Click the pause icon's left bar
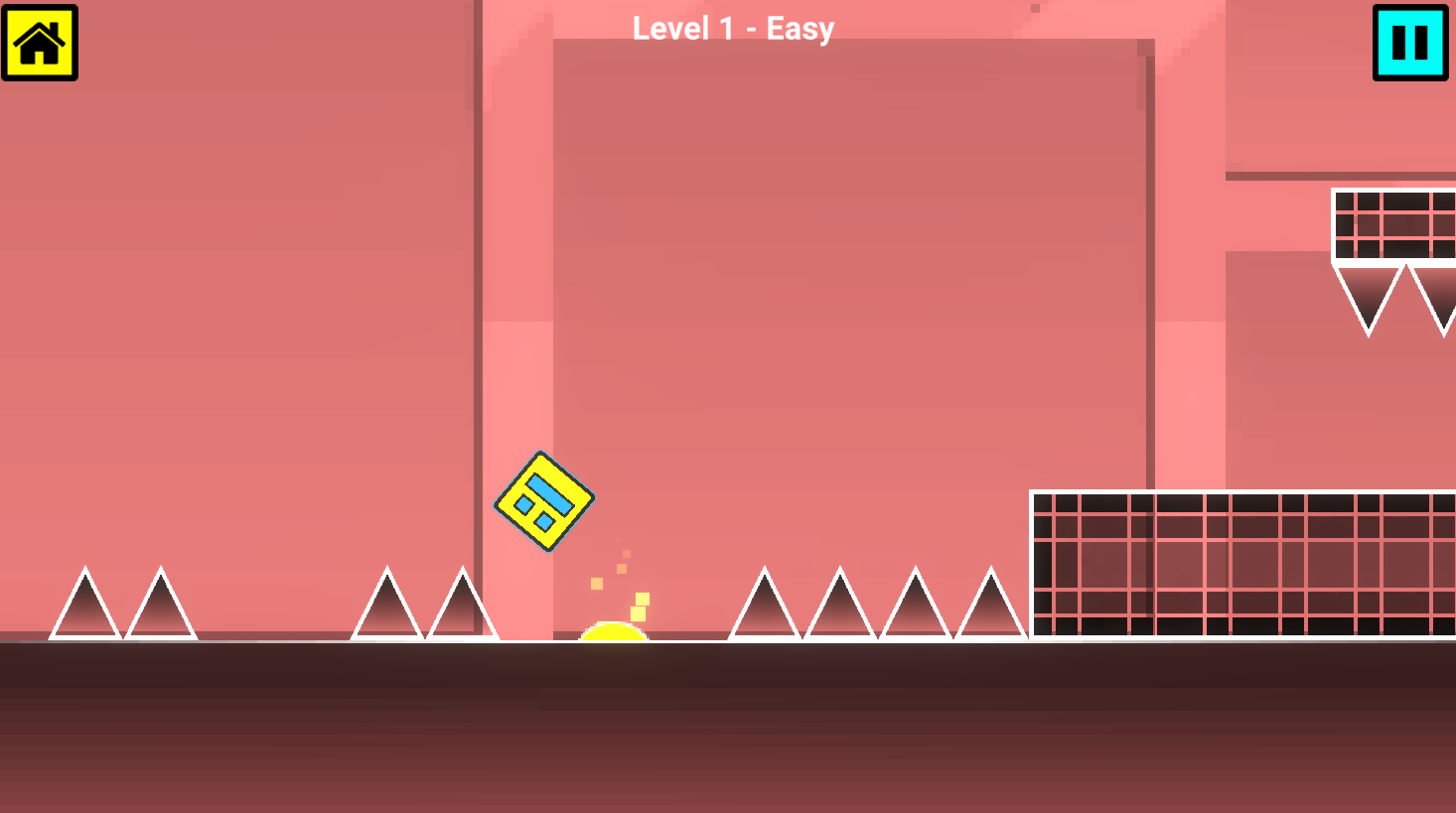This screenshot has height=813, width=1456. click(x=1397, y=43)
